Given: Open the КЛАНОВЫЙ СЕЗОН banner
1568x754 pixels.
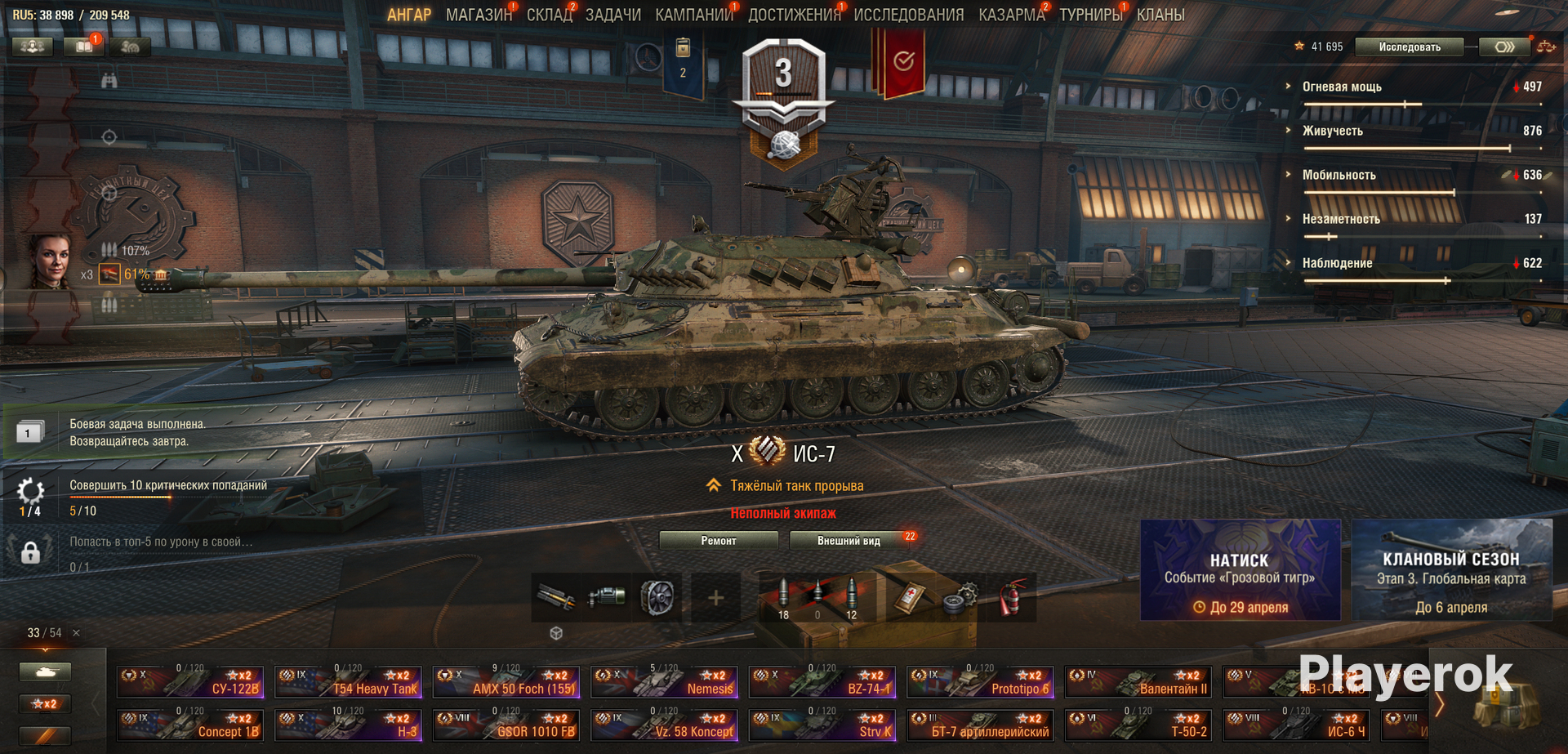Looking at the screenshot, I should click(1451, 570).
